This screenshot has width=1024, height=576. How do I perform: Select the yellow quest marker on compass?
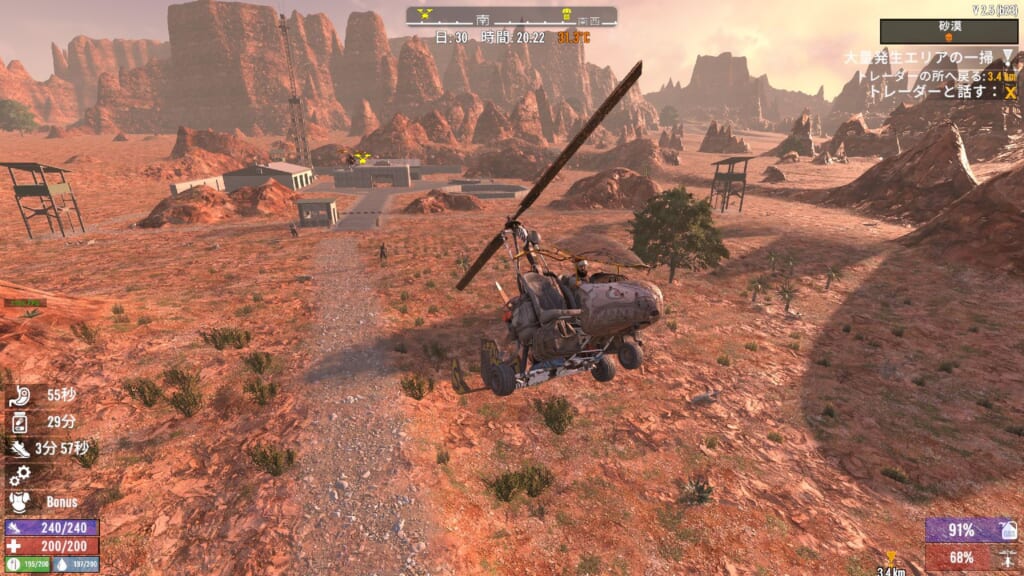pos(425,15)
